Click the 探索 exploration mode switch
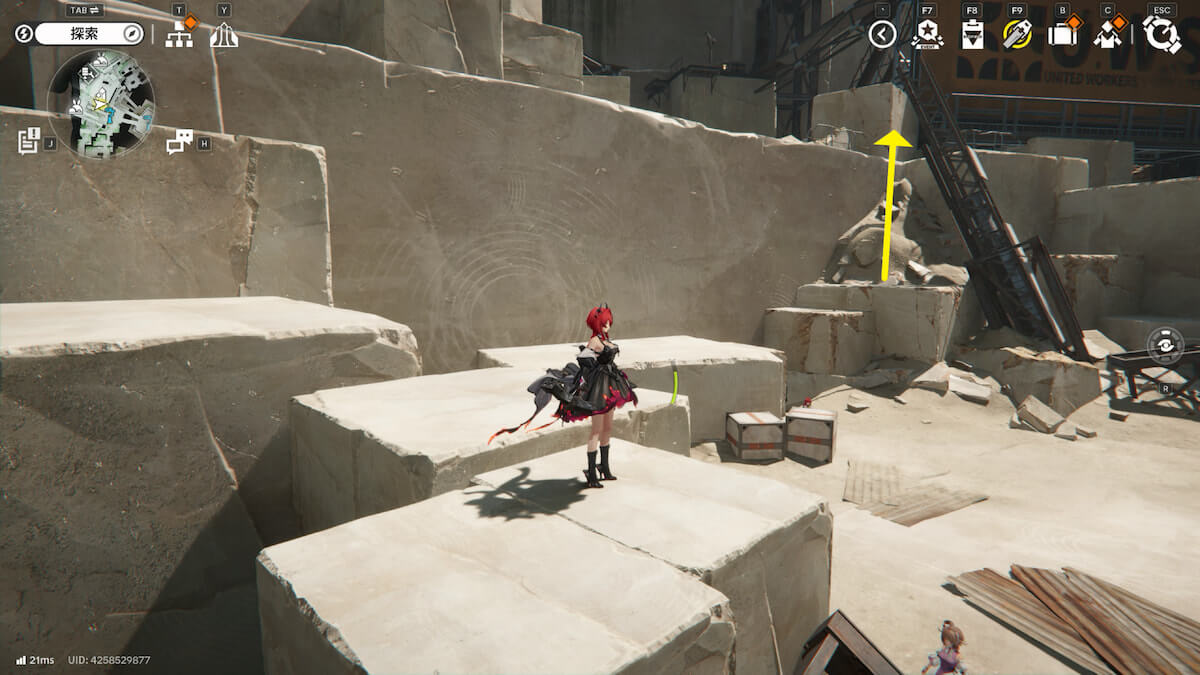Viewport: 1200px width, 675px height. click(90, 34)
